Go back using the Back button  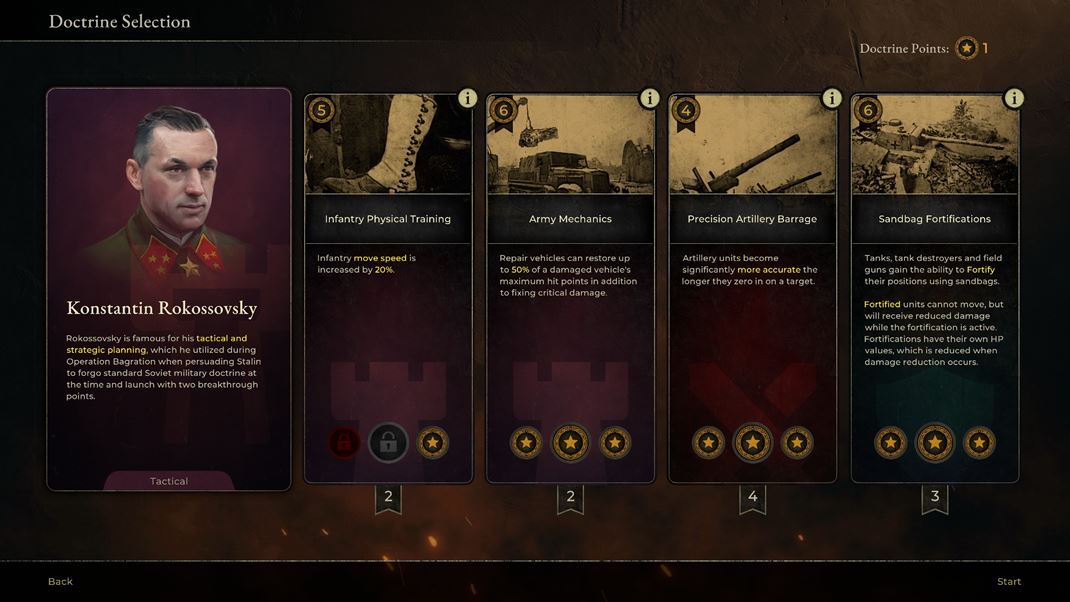coord(60,581)
